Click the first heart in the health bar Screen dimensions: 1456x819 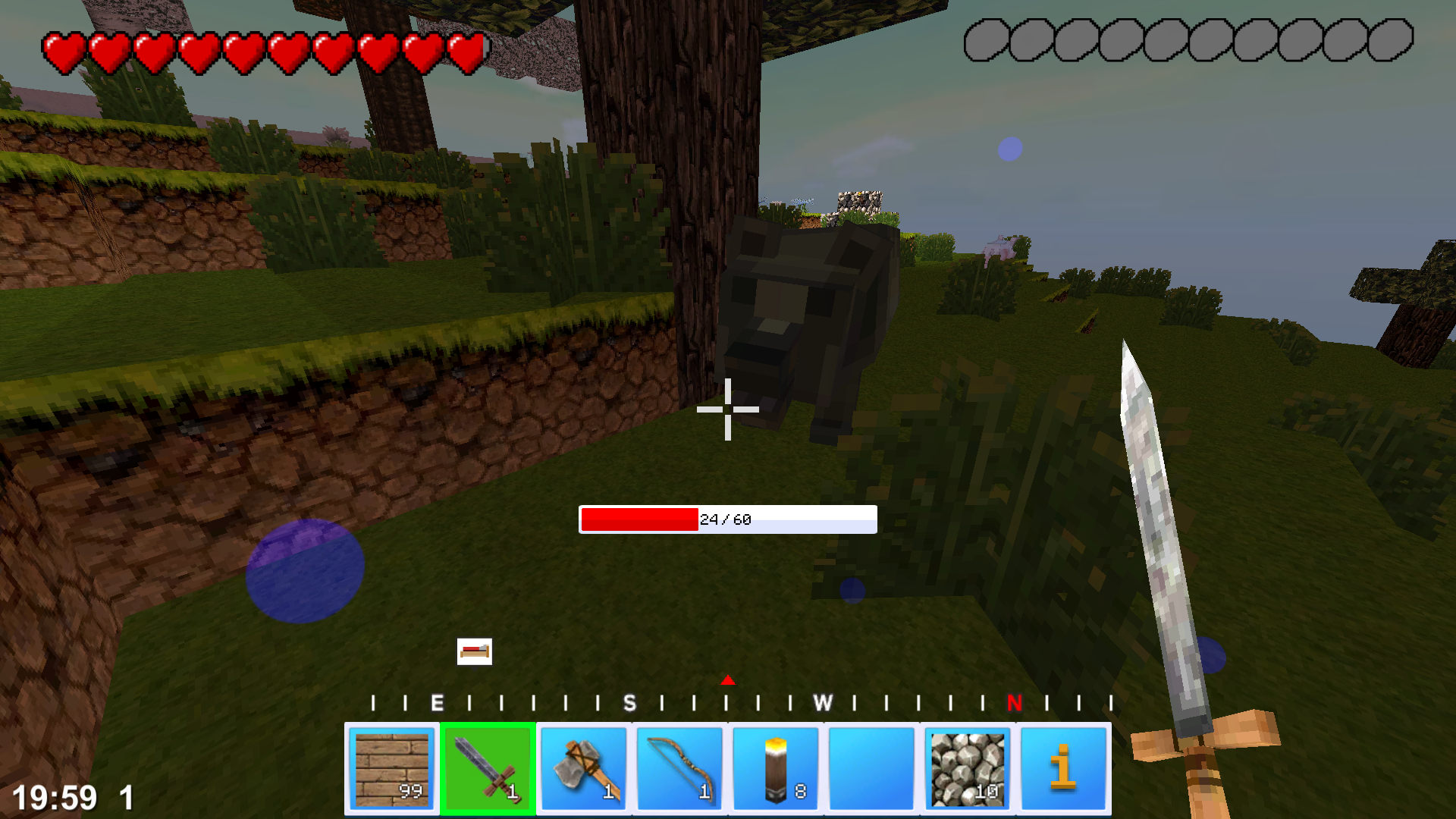[x=64, y=49]
